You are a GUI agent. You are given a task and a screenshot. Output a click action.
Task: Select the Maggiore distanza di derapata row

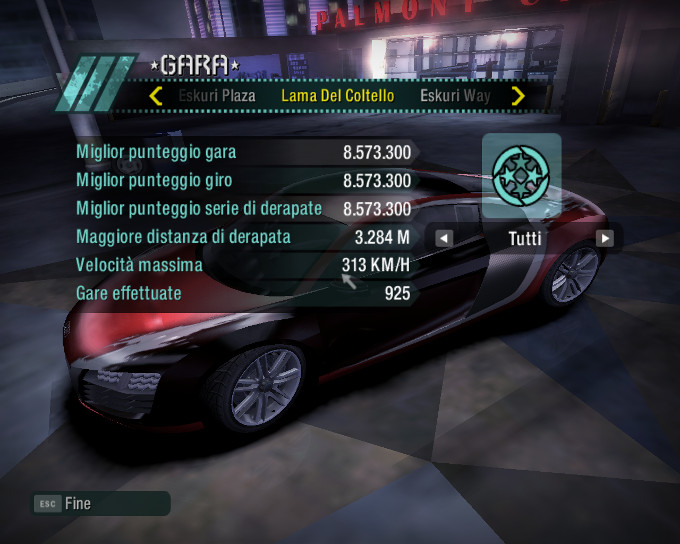(243, 238)
